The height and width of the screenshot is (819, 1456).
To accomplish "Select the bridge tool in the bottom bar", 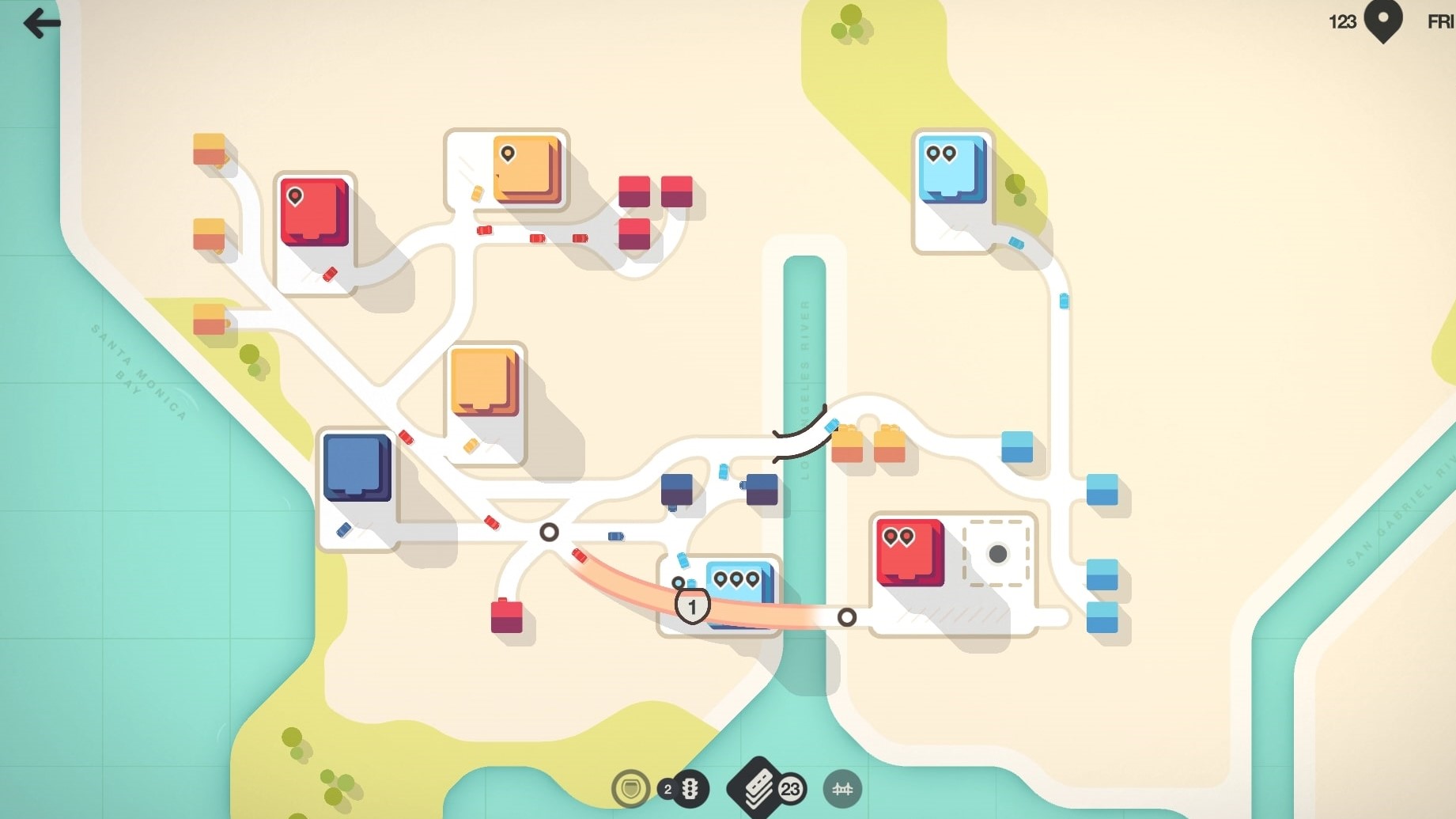I will [843, 789].
